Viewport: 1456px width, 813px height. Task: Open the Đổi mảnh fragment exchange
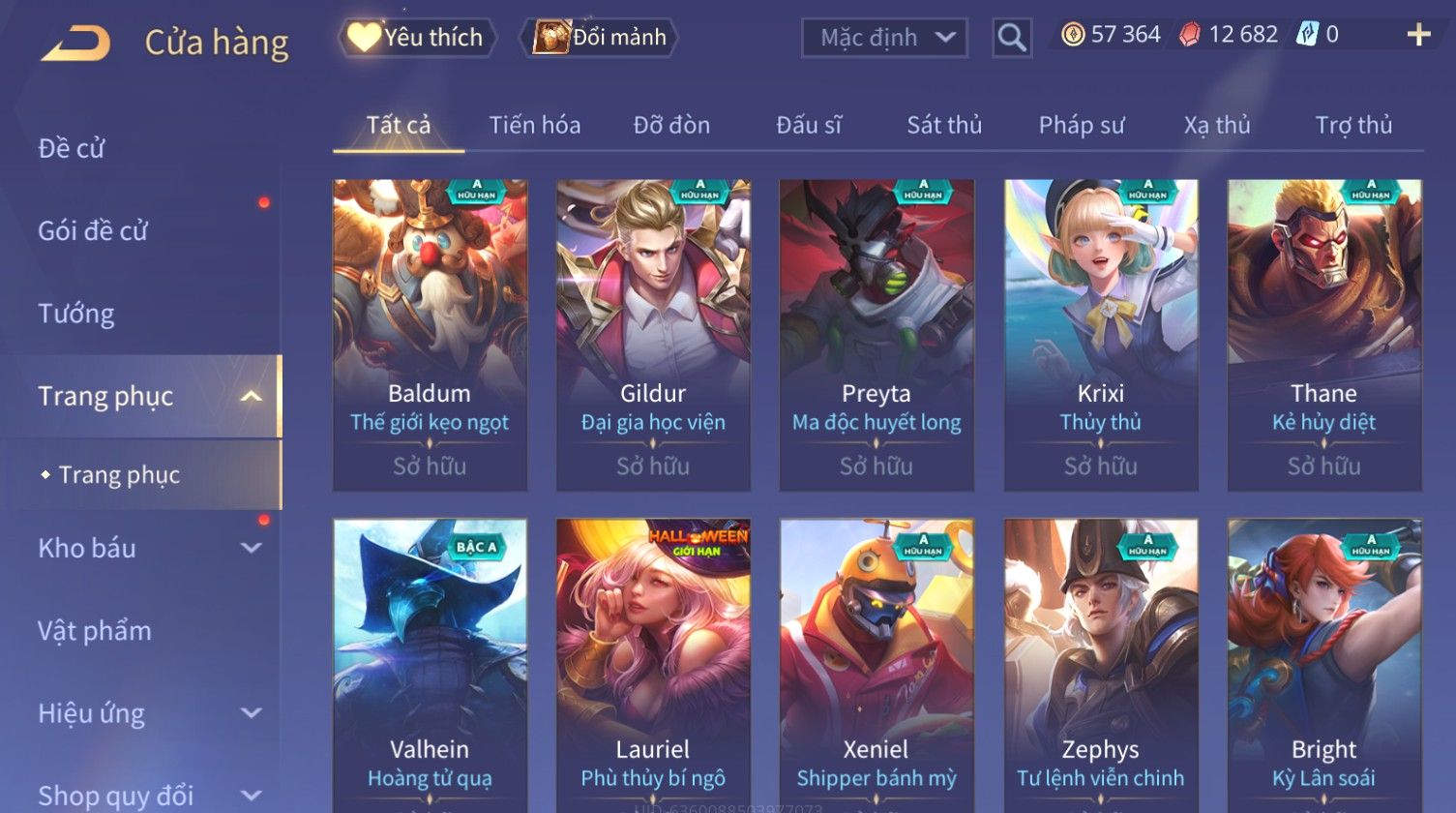600,38
